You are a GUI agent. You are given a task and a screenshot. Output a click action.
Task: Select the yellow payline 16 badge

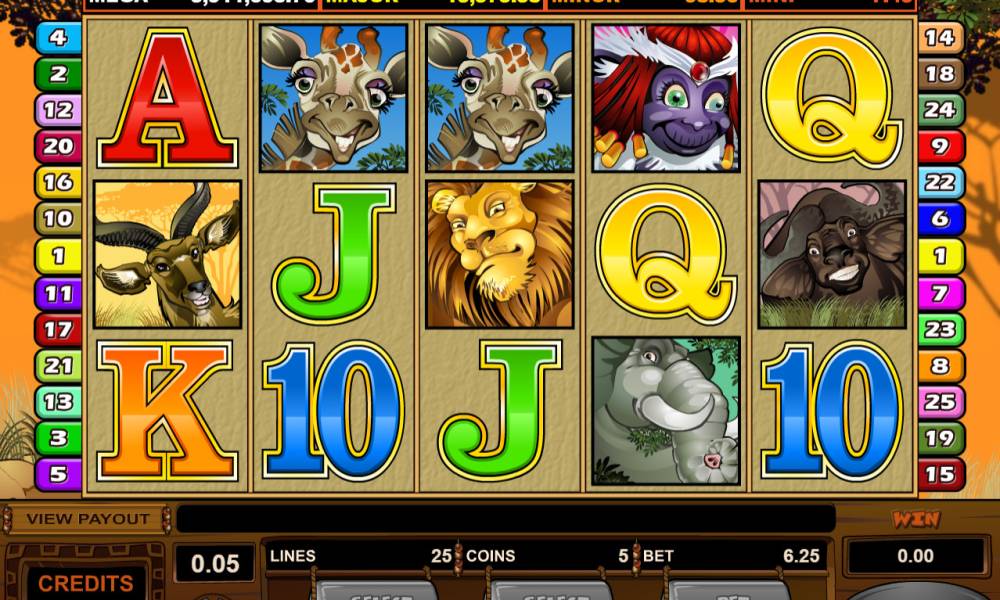(x=58, y=183)
